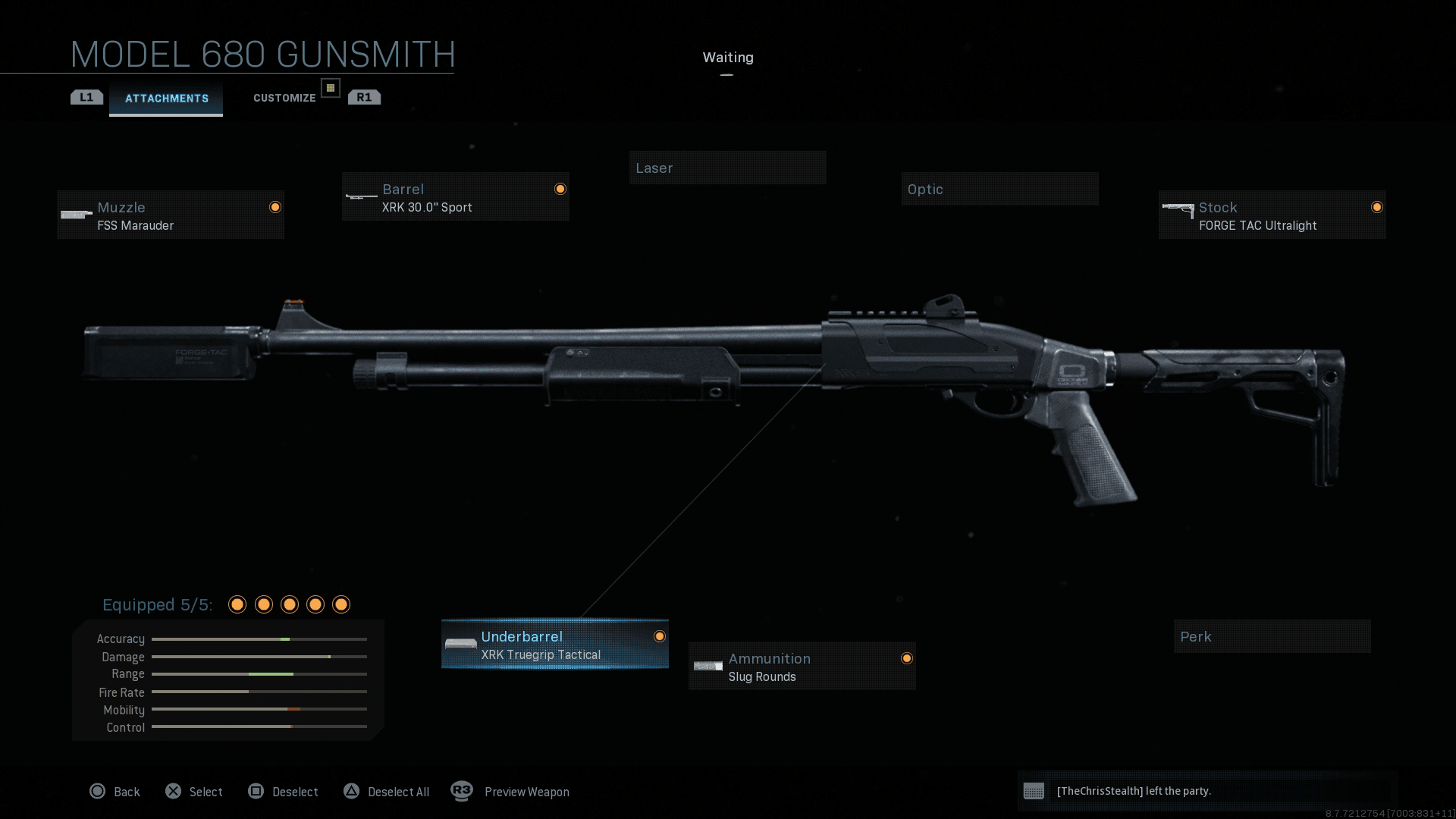The image size is (1456, 819).
Task: Select the Ammunition slot with Slug Rounds
Action: tap(802, 667)
